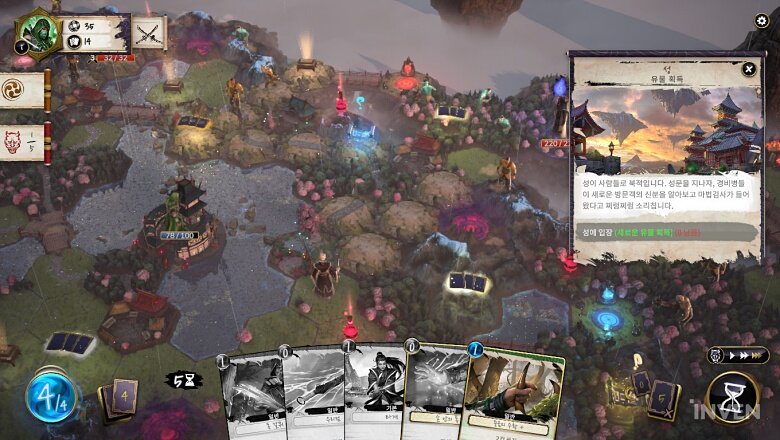Select the second grey card with blade streak
The height and width of the screenshot is (440, 780).
pyautogui.click(x=312, y=394)
